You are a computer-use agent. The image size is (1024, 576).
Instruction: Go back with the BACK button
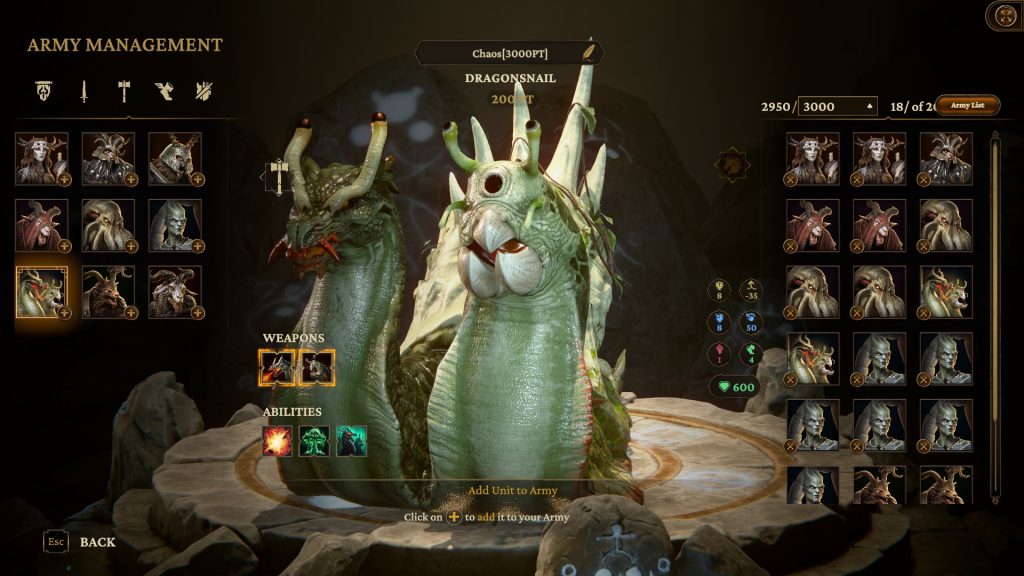[x=97, y=542]
